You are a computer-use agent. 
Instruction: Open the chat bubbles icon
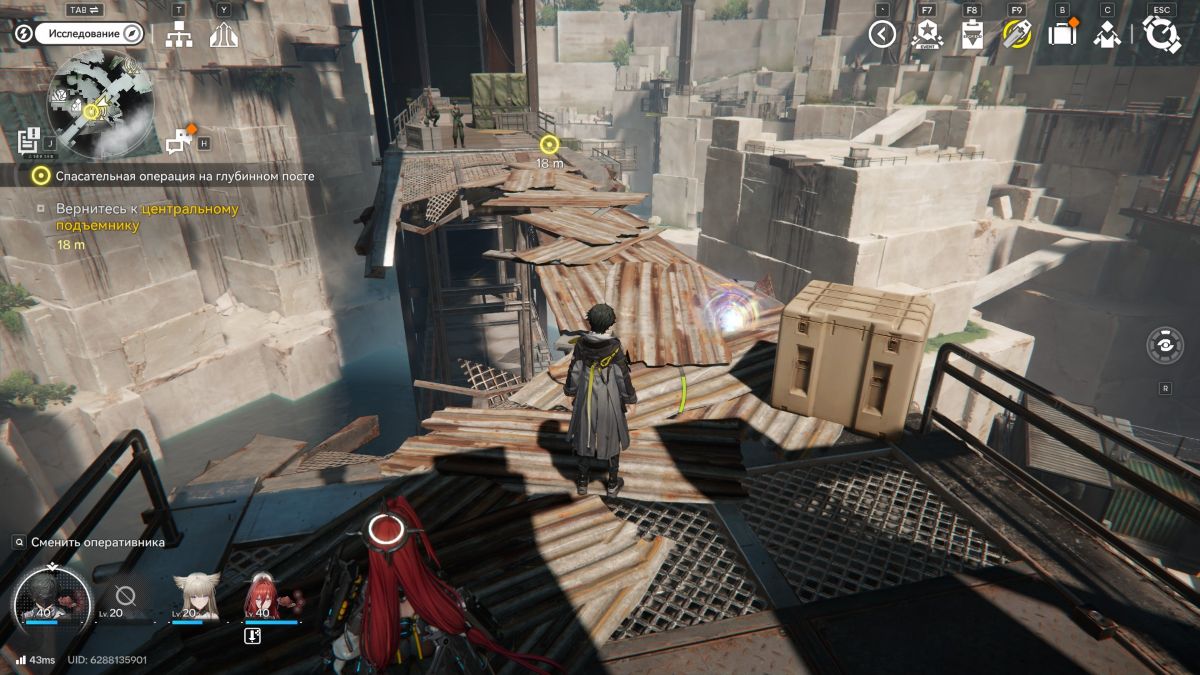coord(180,141)
